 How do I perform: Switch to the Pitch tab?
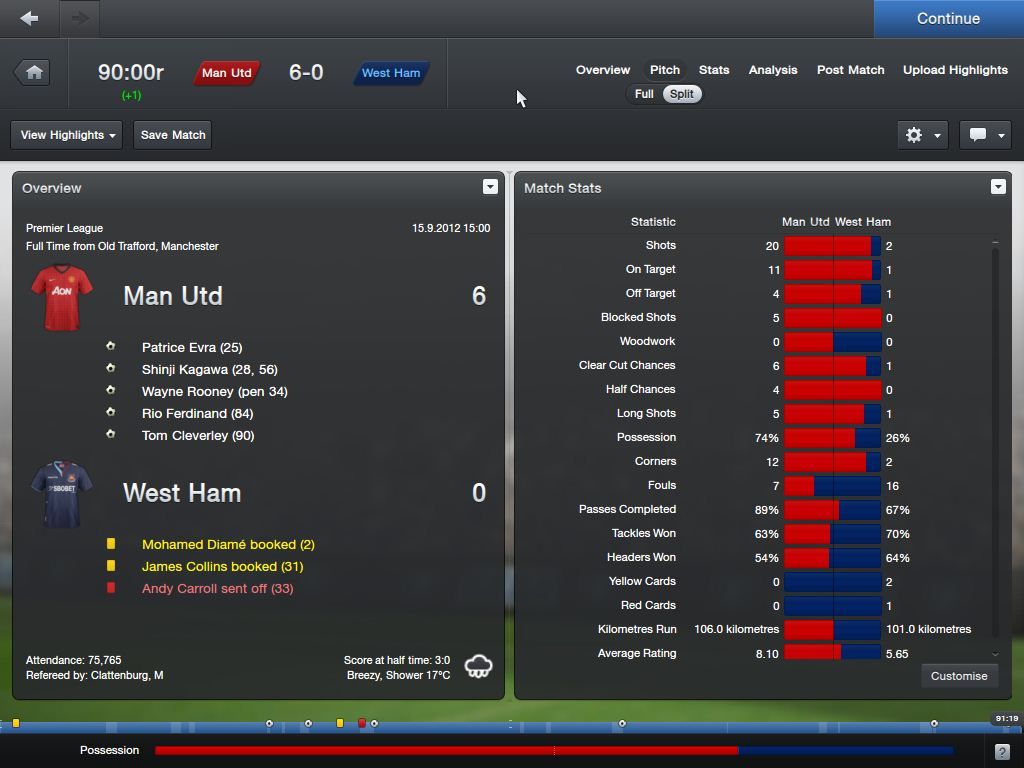pyautogui.click(x=665, y=70)
